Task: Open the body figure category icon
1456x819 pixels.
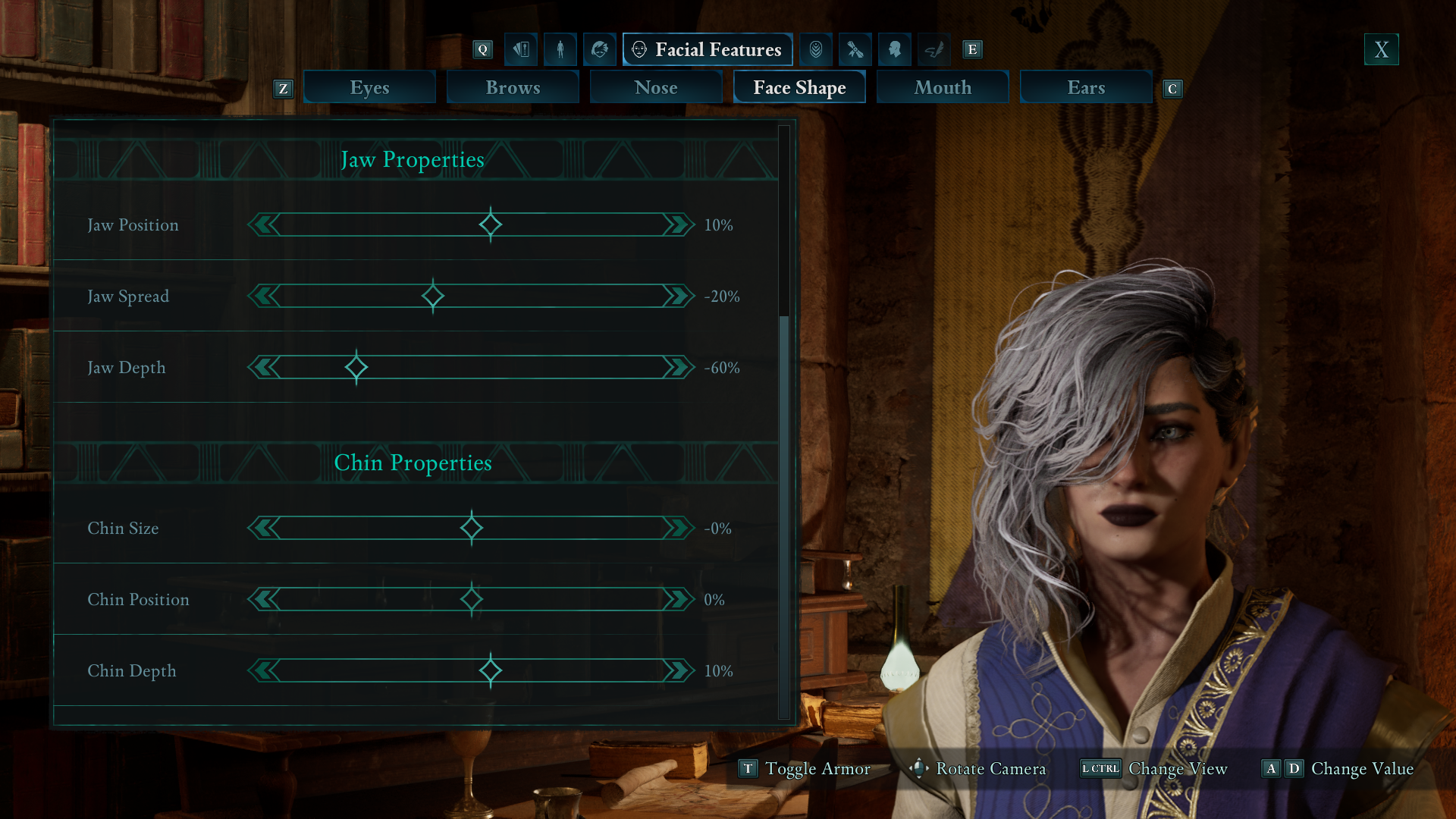Action: (x=560, y=49)
